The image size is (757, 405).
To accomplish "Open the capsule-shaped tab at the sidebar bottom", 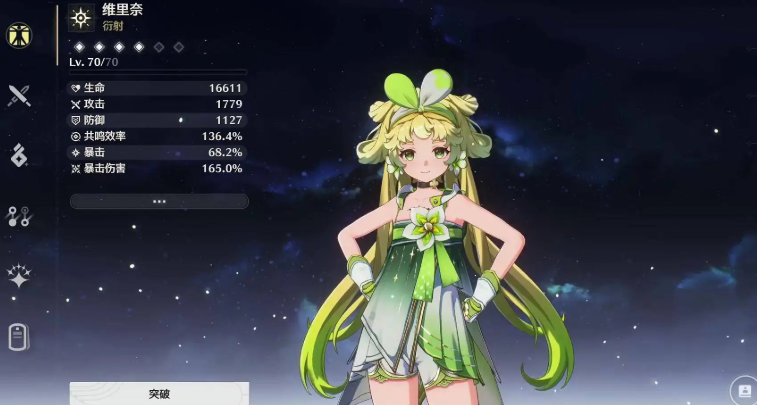I will click(19, 337).
